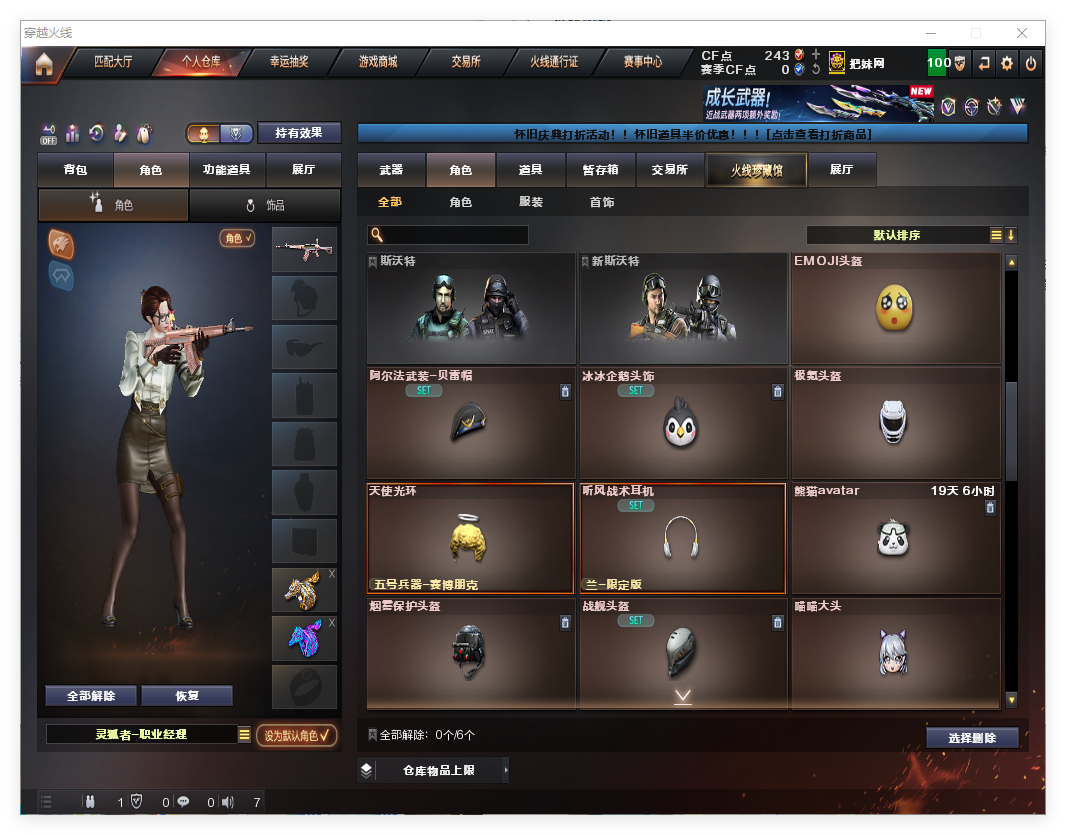Viewport: 1066px width, 835px height.
Task: Open the 赛事中心 tournament center
Action: tap(643, 62)
